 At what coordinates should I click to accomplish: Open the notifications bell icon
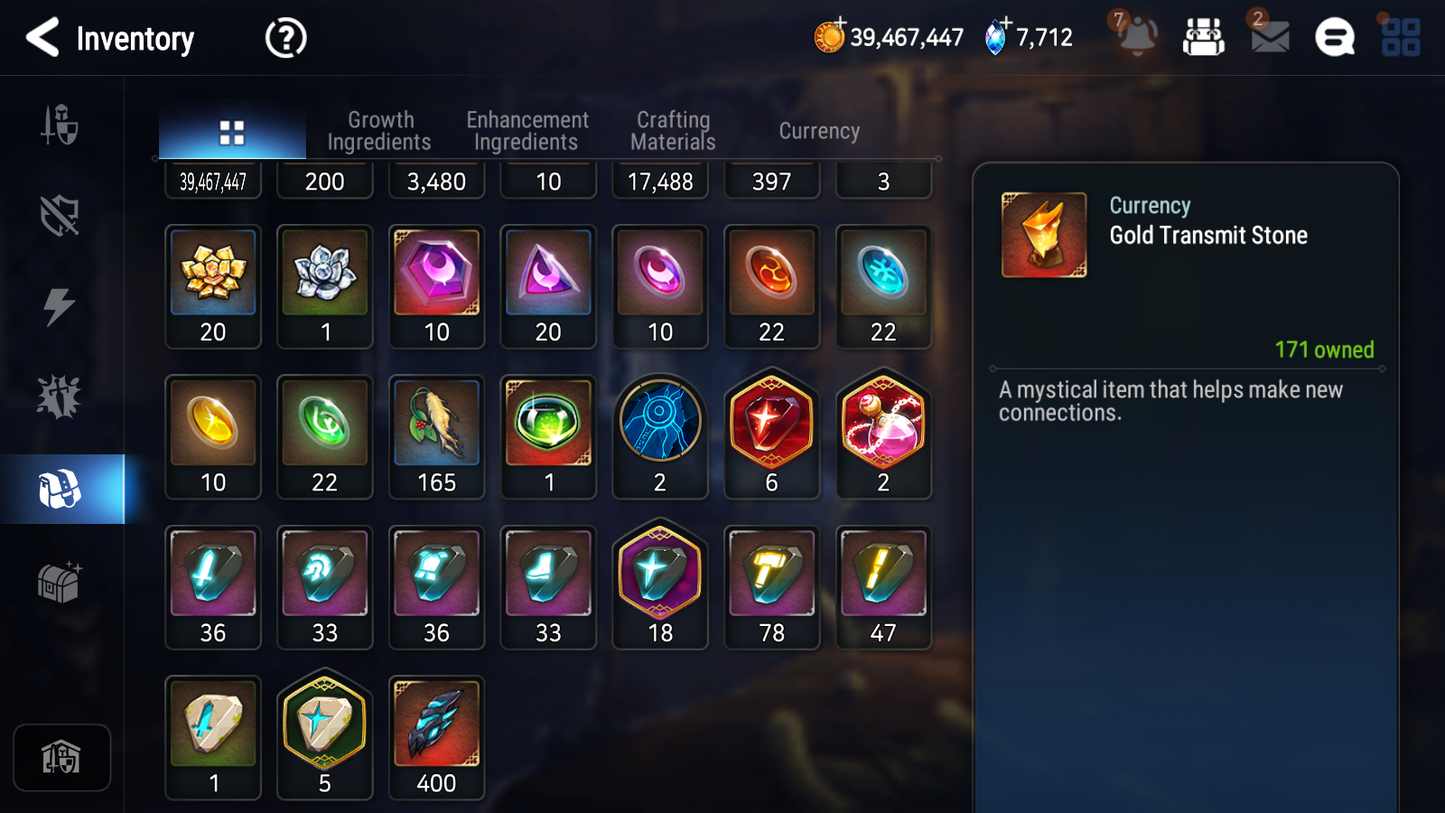1135,38
